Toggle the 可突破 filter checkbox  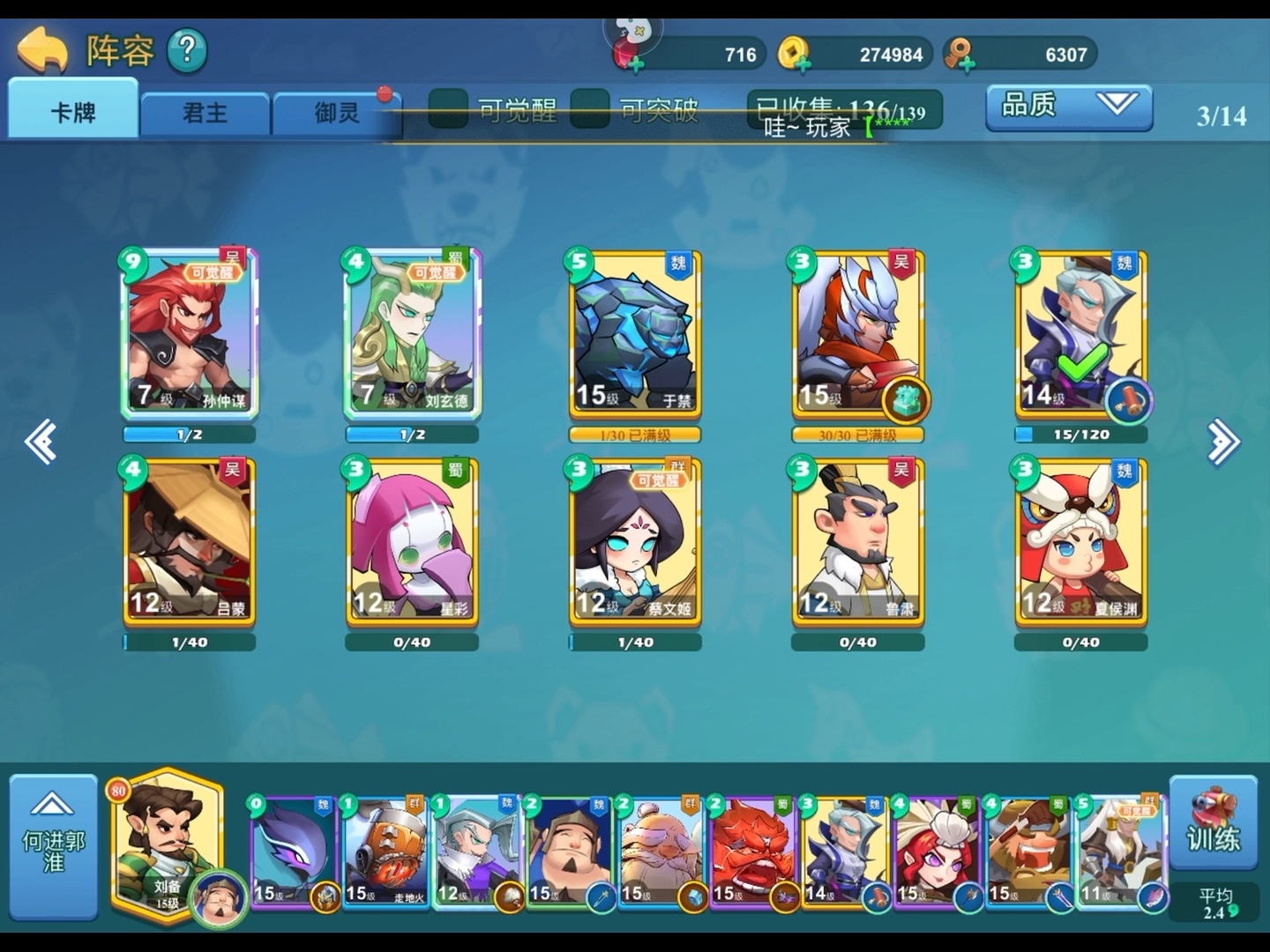coord(590,109)
